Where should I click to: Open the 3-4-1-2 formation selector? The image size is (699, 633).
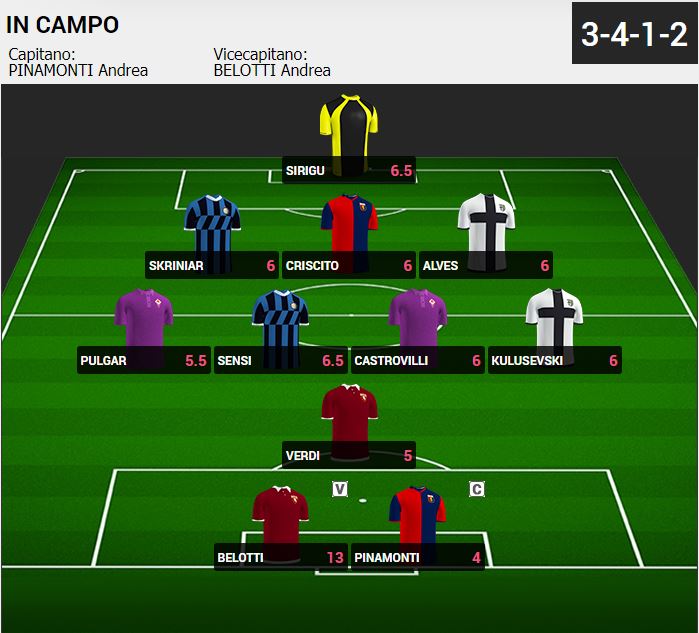pos(634,35)
